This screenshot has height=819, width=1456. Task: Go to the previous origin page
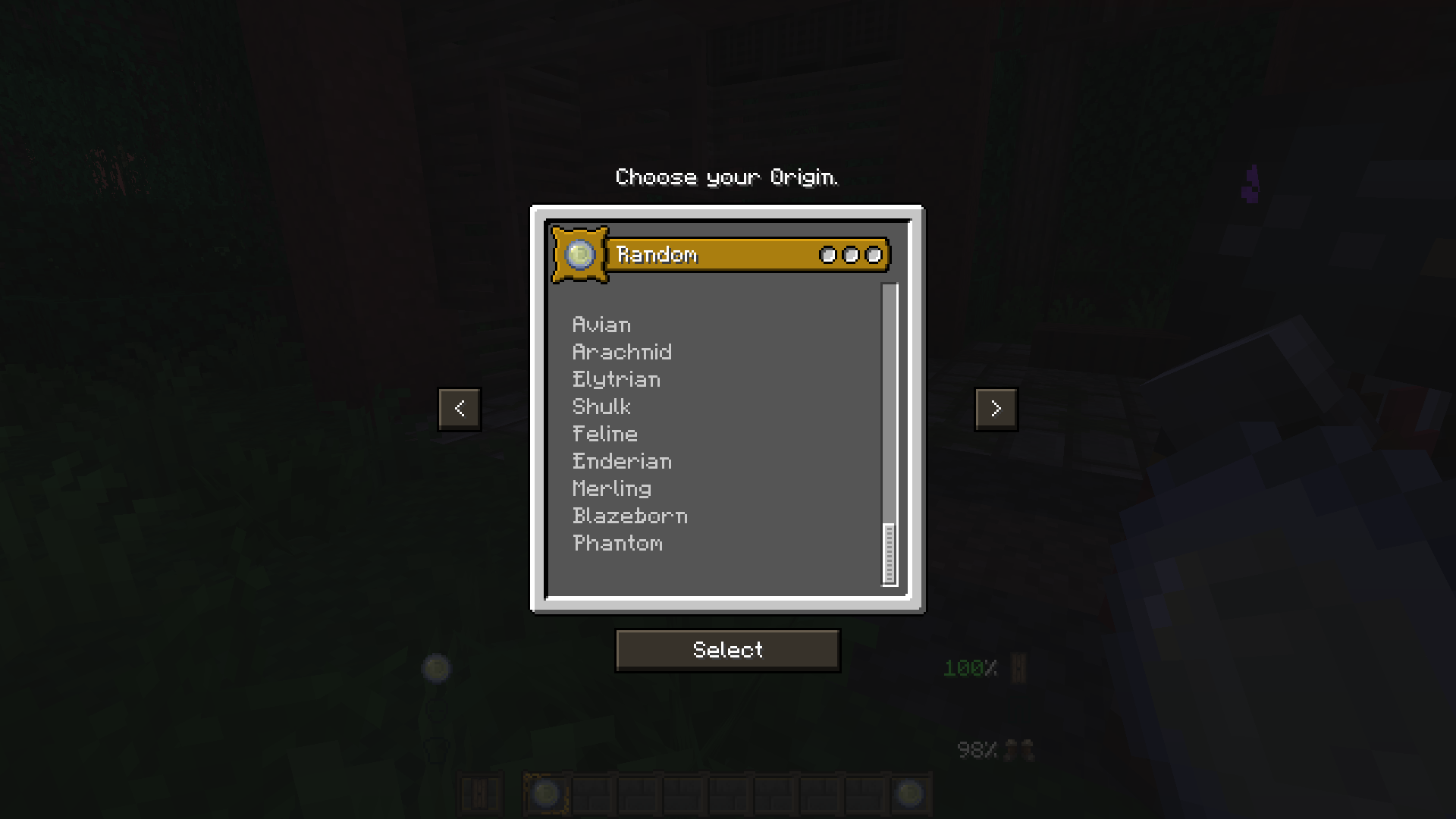click(x=460, y=409)
